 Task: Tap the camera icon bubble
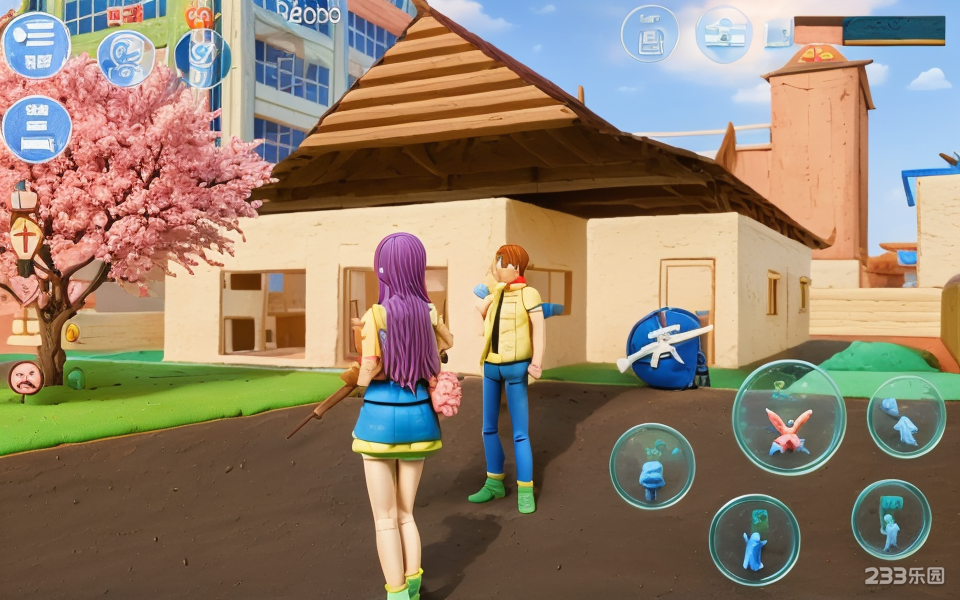(x=723, y=34)
